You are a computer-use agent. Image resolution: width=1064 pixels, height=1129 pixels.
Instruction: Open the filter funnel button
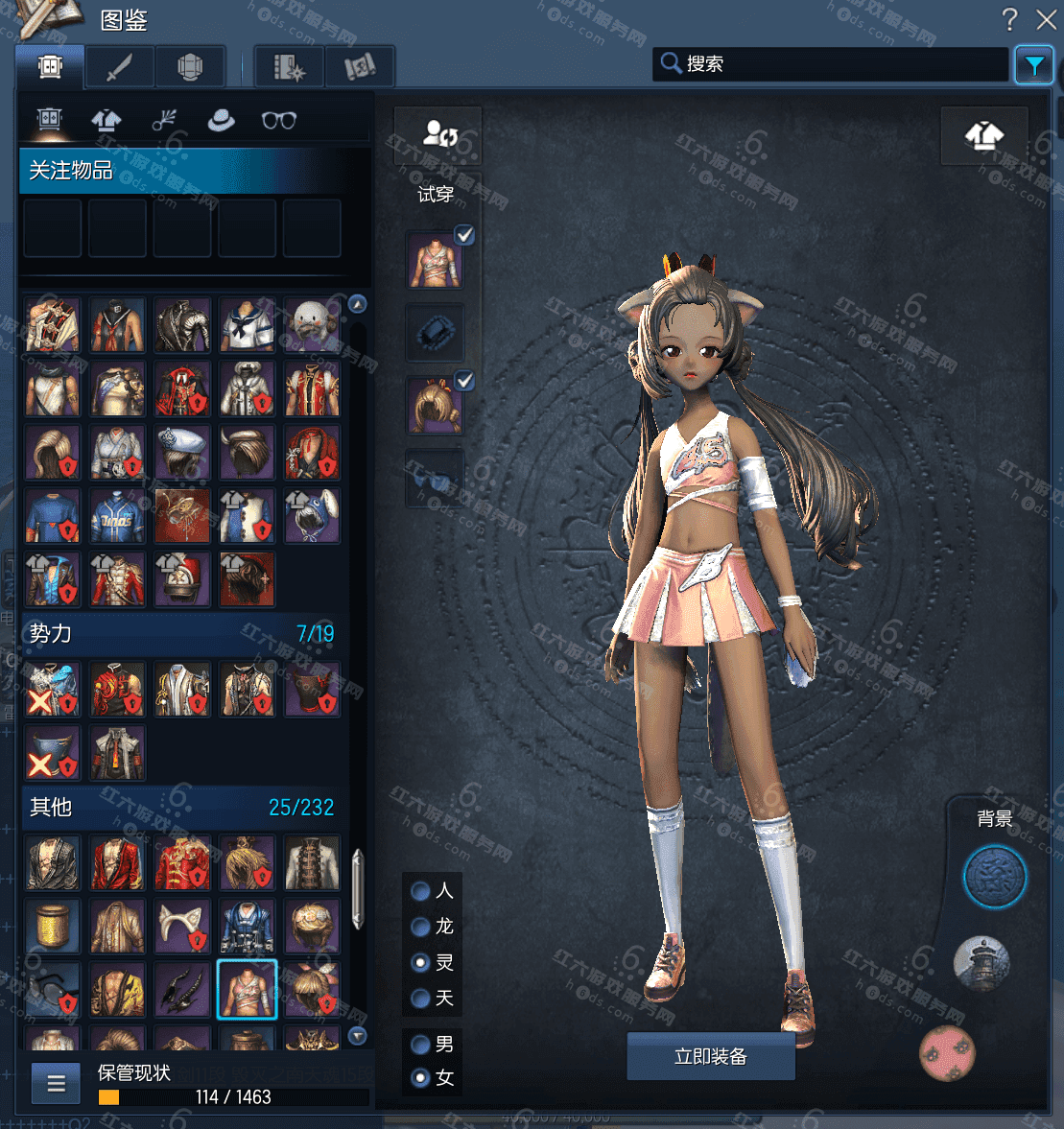coord(1033,65)
